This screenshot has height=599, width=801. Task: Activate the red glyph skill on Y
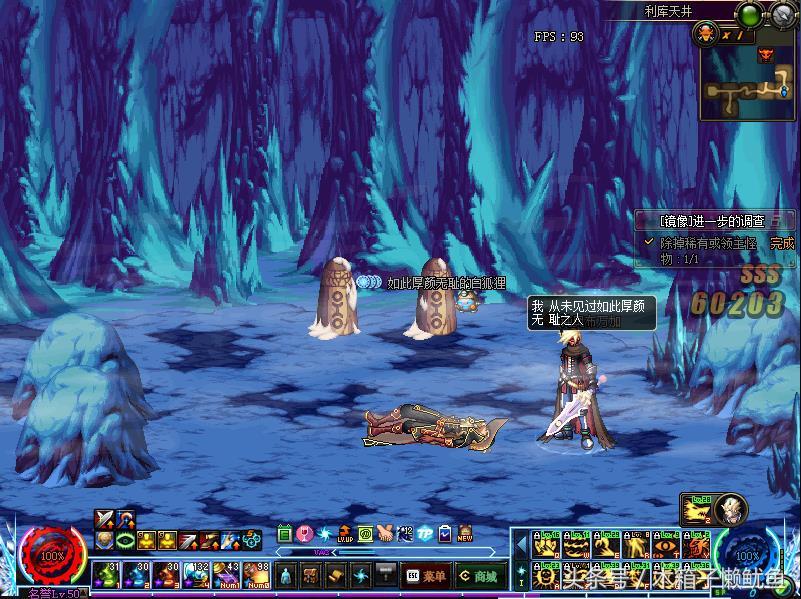(x=696, y=545)
